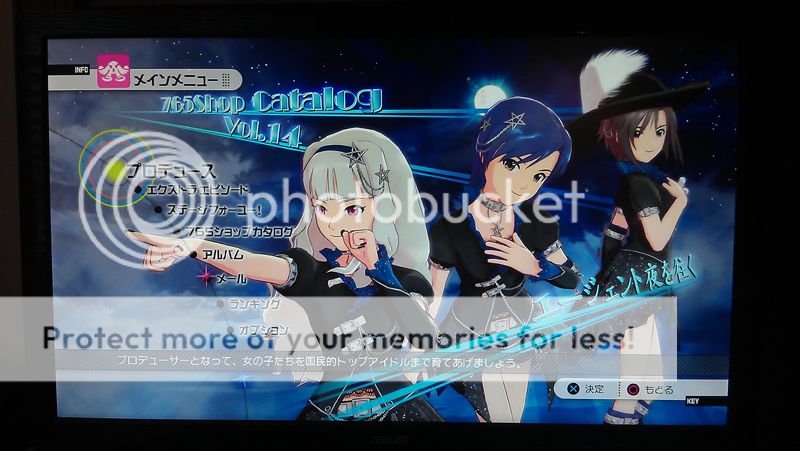Select the プロデュース (Produce) menu entry
800x451 pixels.
coord(172,171)
